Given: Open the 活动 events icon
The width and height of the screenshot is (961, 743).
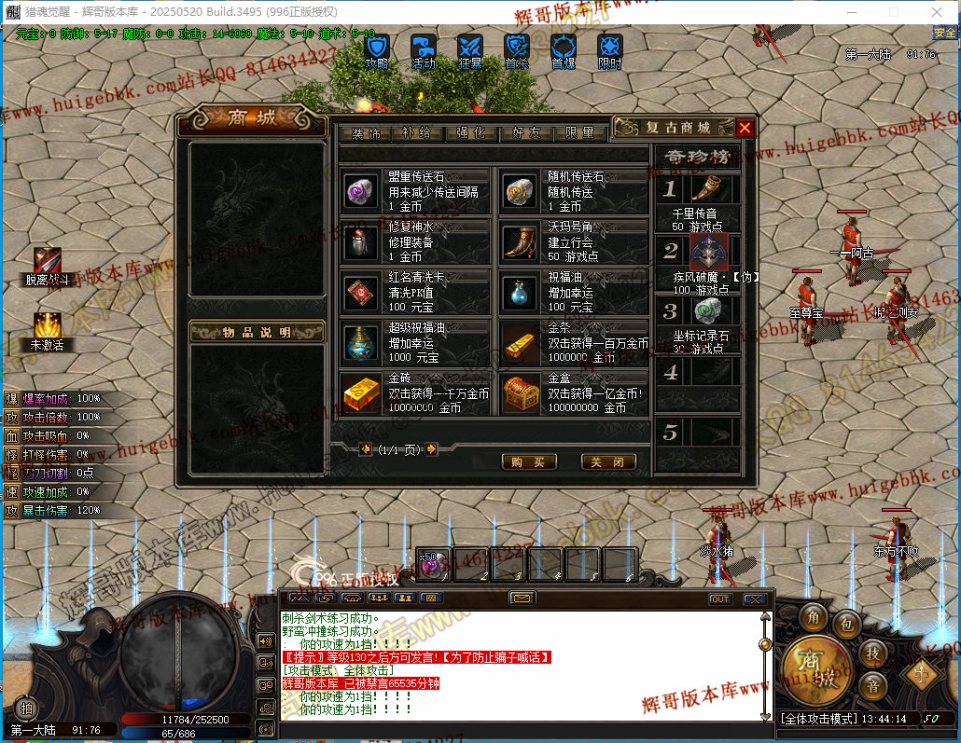Looking at the screenshot, I should click(x=424, y=49).
